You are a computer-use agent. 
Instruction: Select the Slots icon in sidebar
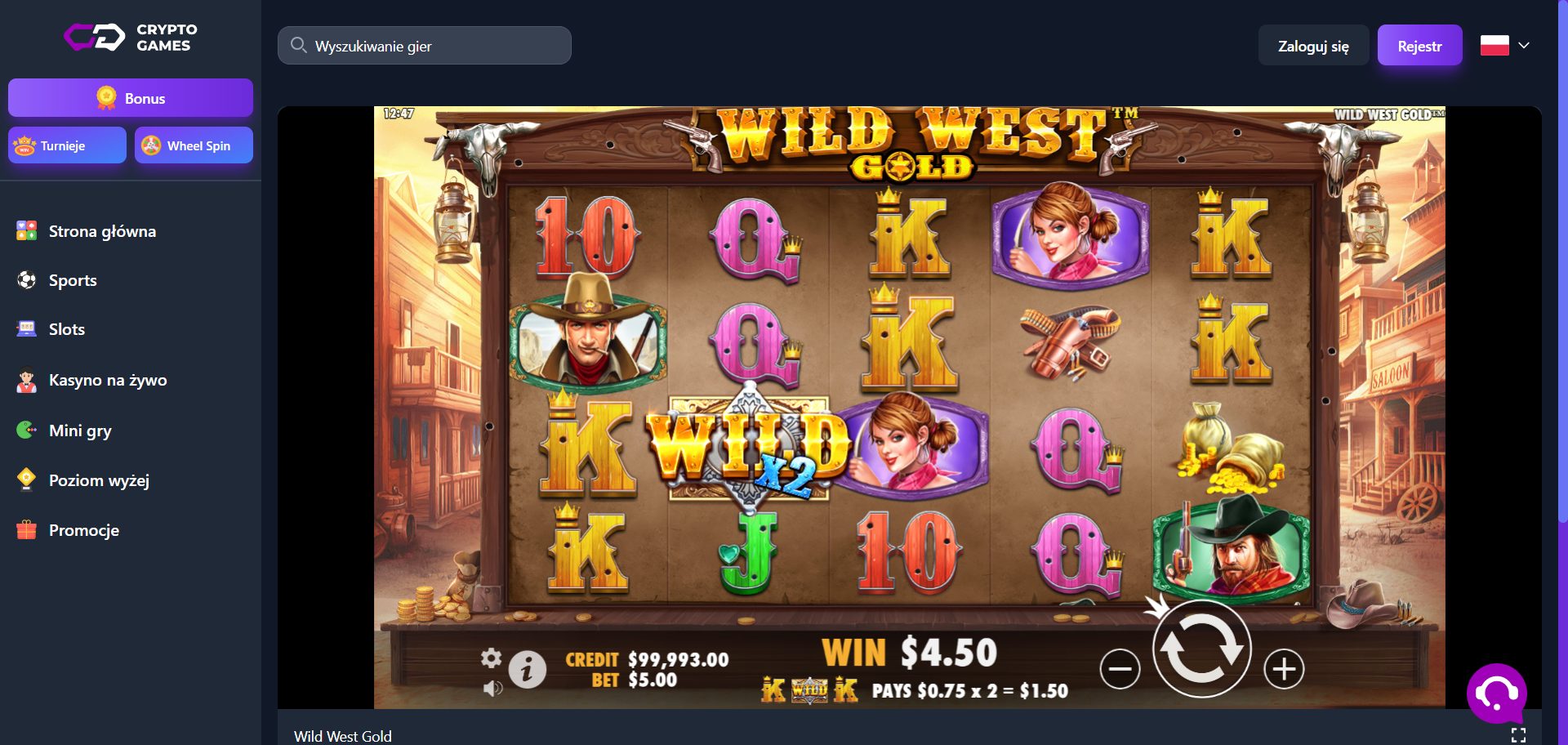(x=27, y=328)
